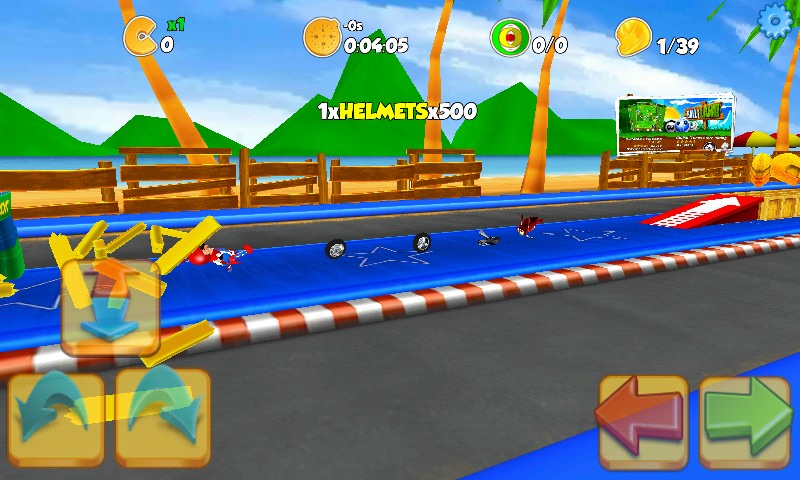Tilt forward with the right curved arrow
The image size is (800, 480).
pyautogui.click(x=162, y=419)
